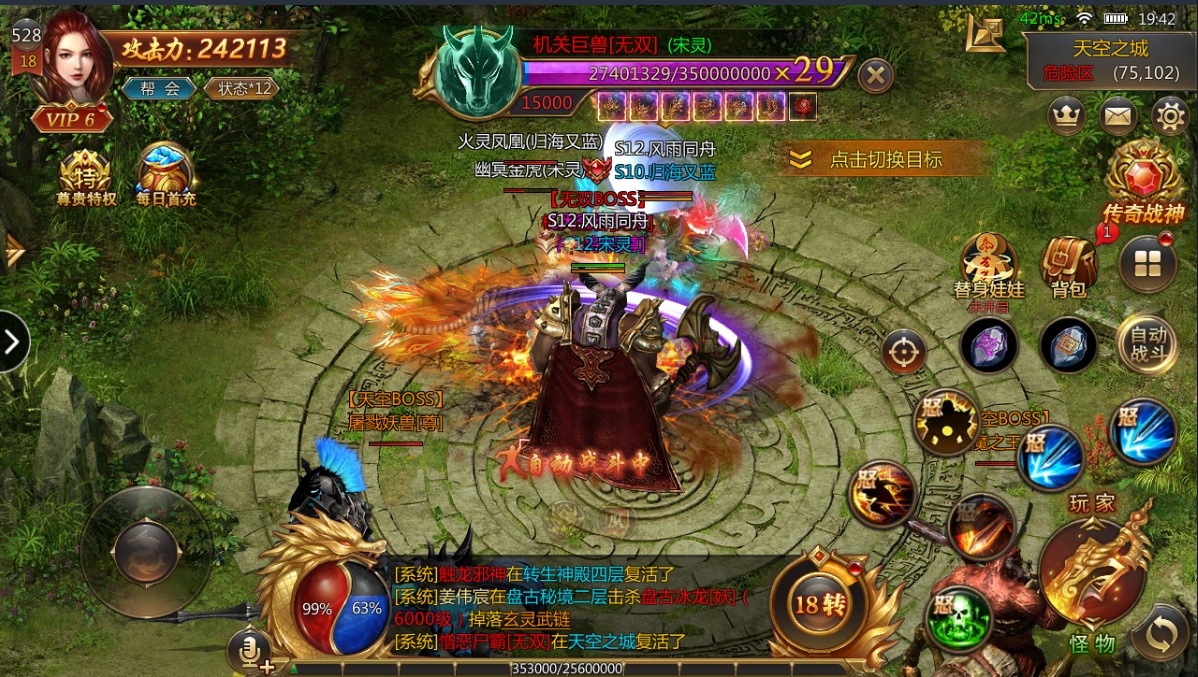Open 尊贵特权 privileges icon
Viewport: 1198px width, 677px height.
86,177
